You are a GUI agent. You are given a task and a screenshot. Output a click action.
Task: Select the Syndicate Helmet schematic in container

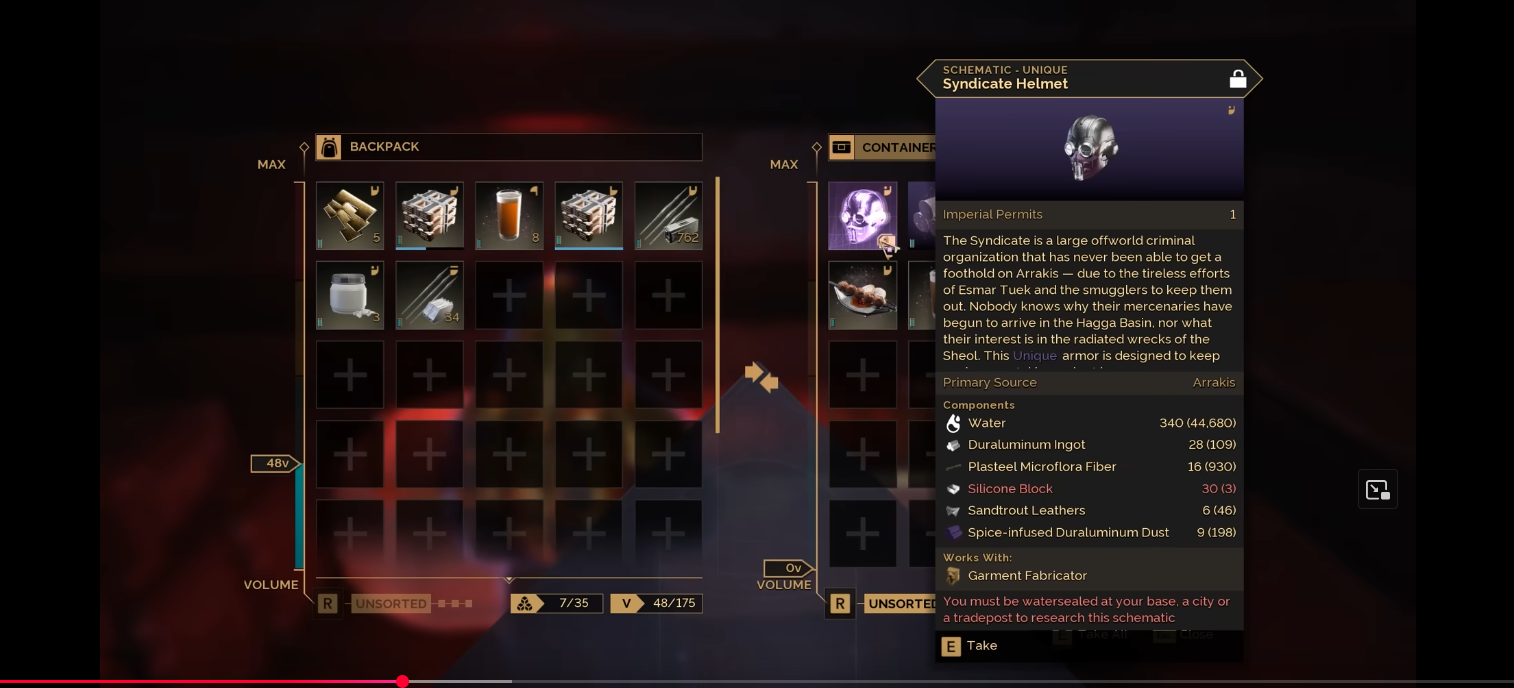click(862, 215)
